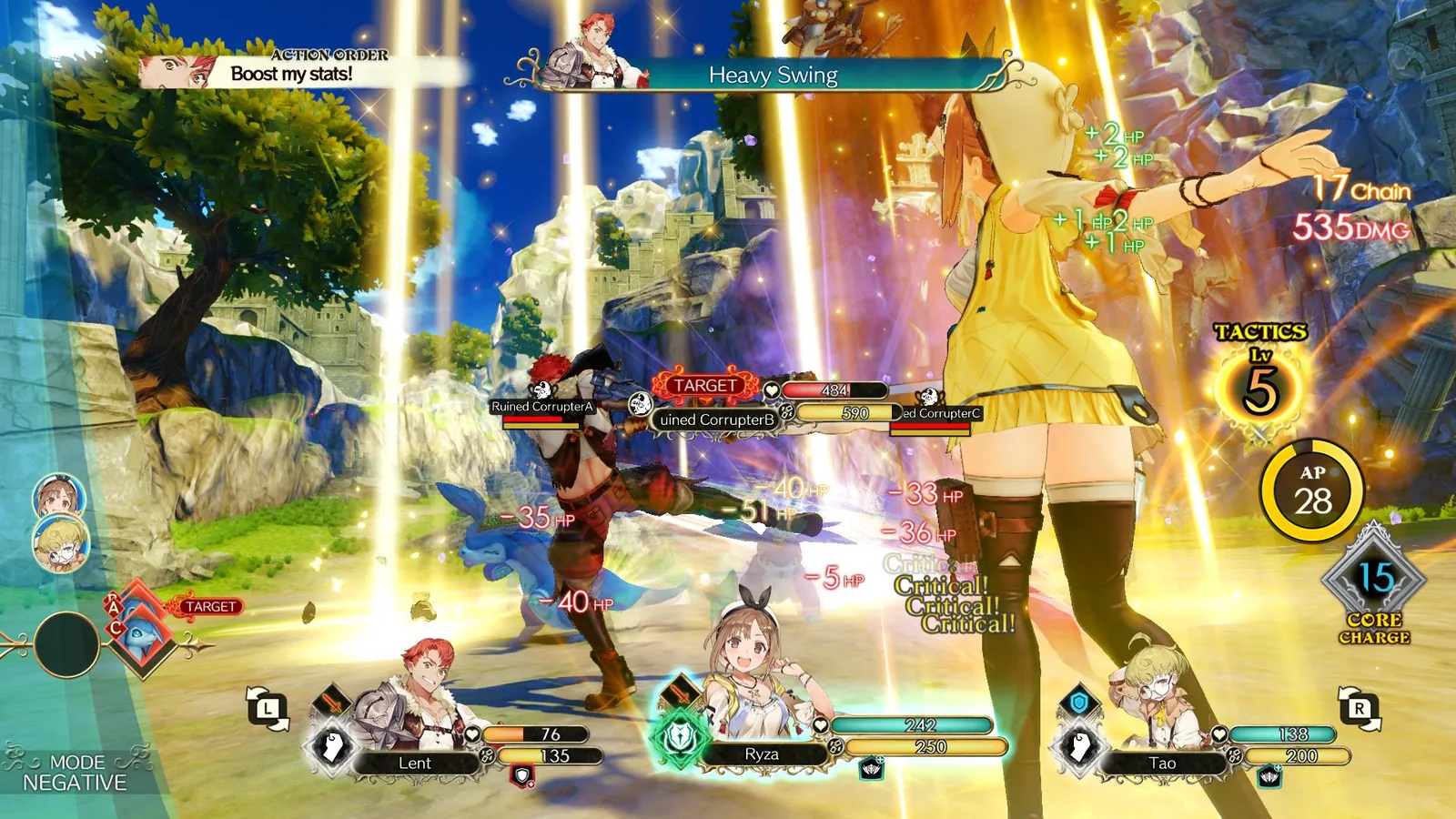Click Tao's blue shield buff icon
The height and width of the screenshot is (819, 1456).
[x=1078, y=701]
